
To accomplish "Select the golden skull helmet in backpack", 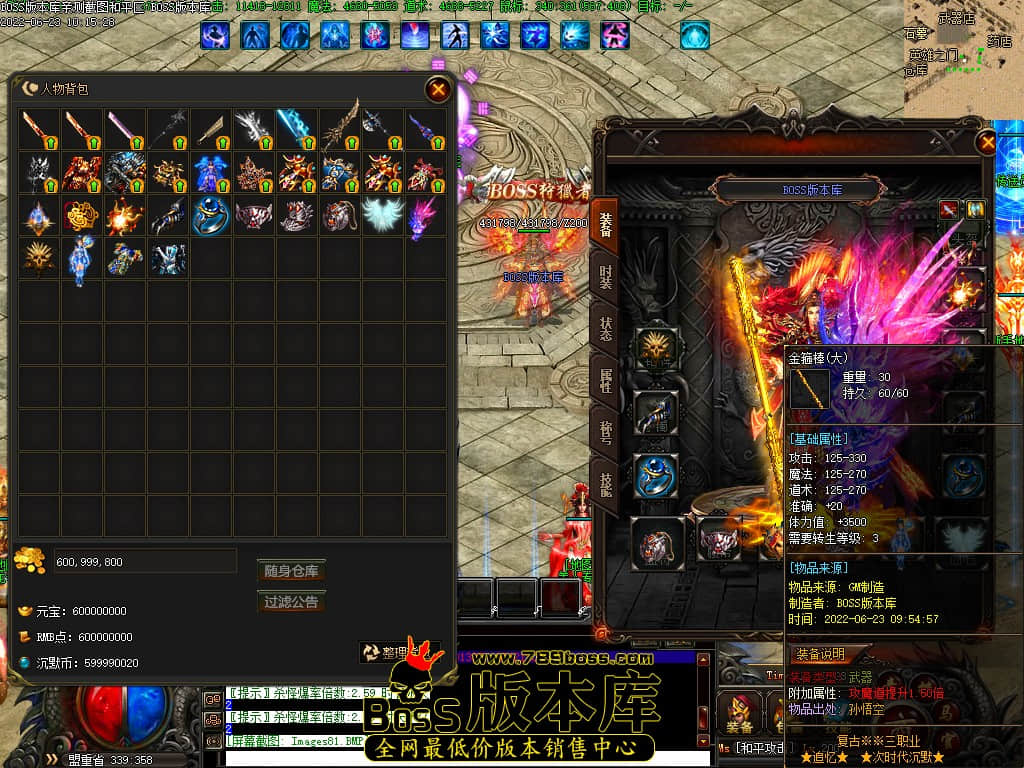I will pos(39,257).
